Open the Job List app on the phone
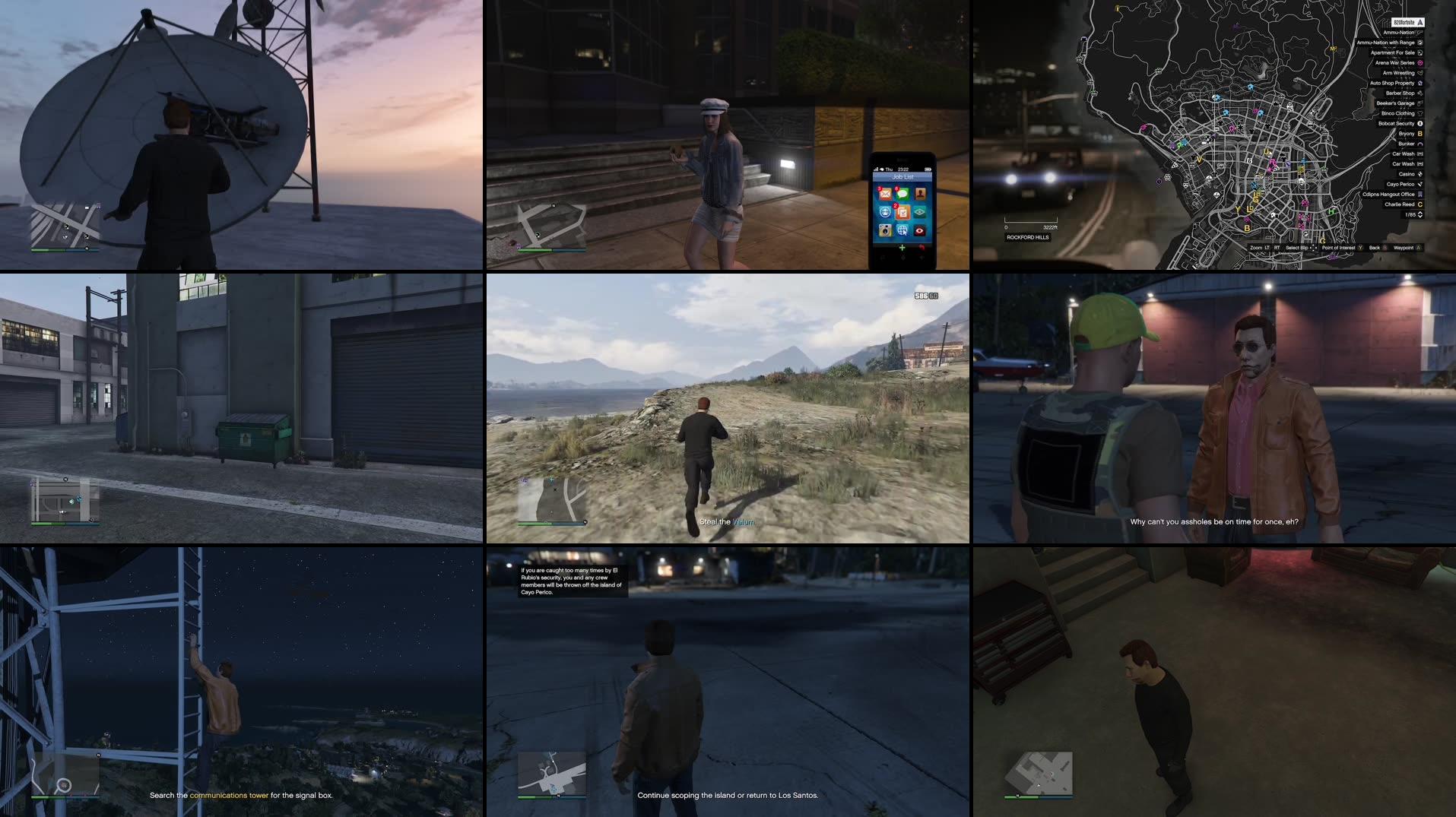Viewport: 1456px width, 817px height. [x=903, y=213]
